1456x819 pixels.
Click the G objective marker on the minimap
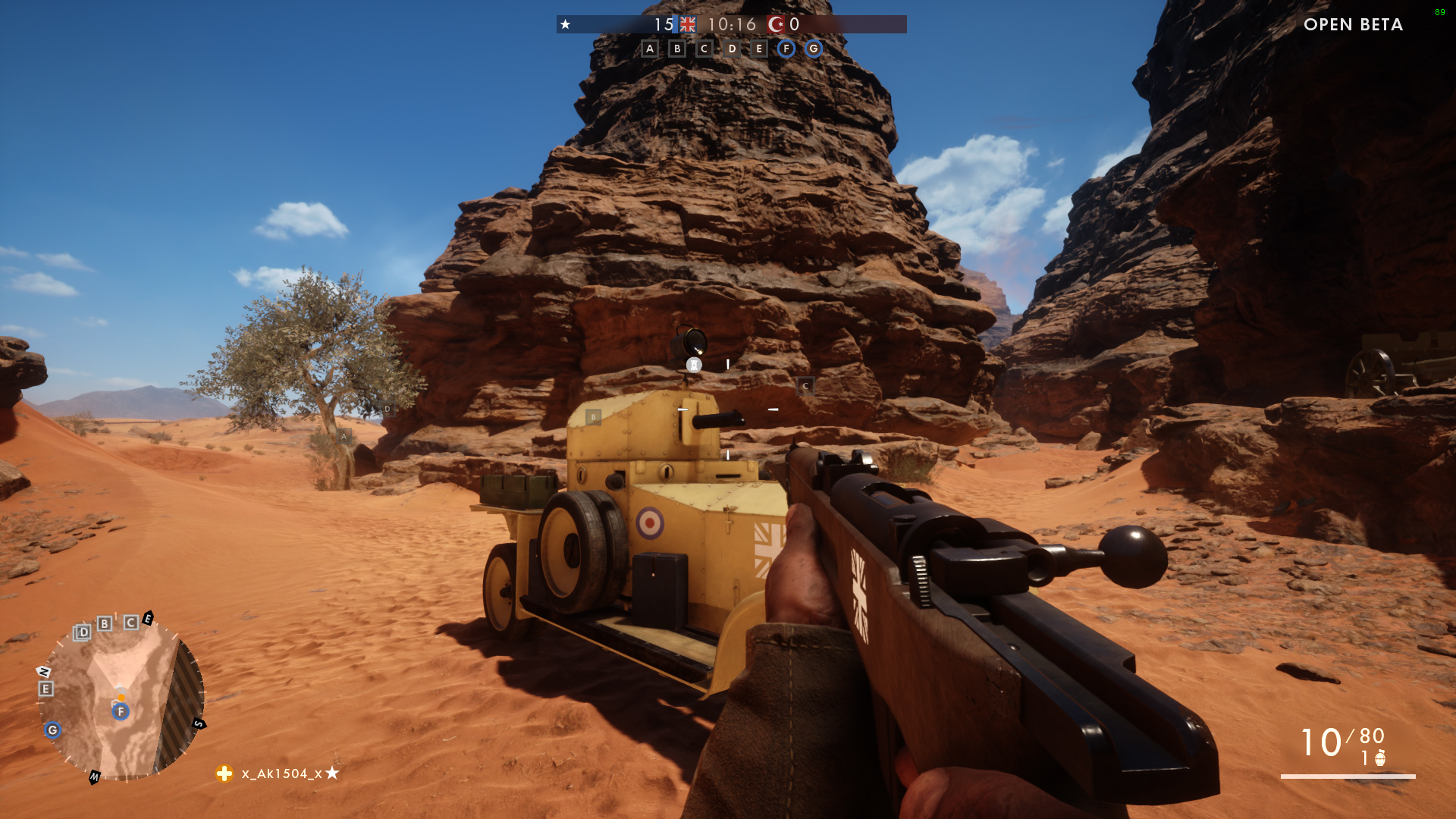point(52,730)
